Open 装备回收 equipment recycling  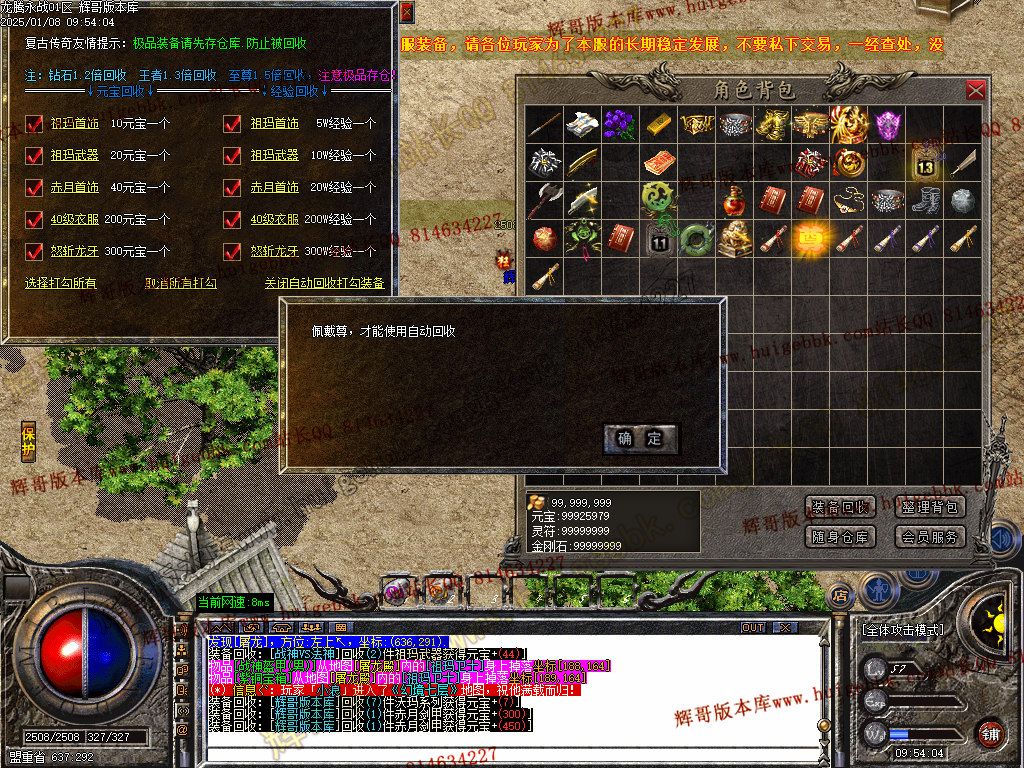[840, 507]
